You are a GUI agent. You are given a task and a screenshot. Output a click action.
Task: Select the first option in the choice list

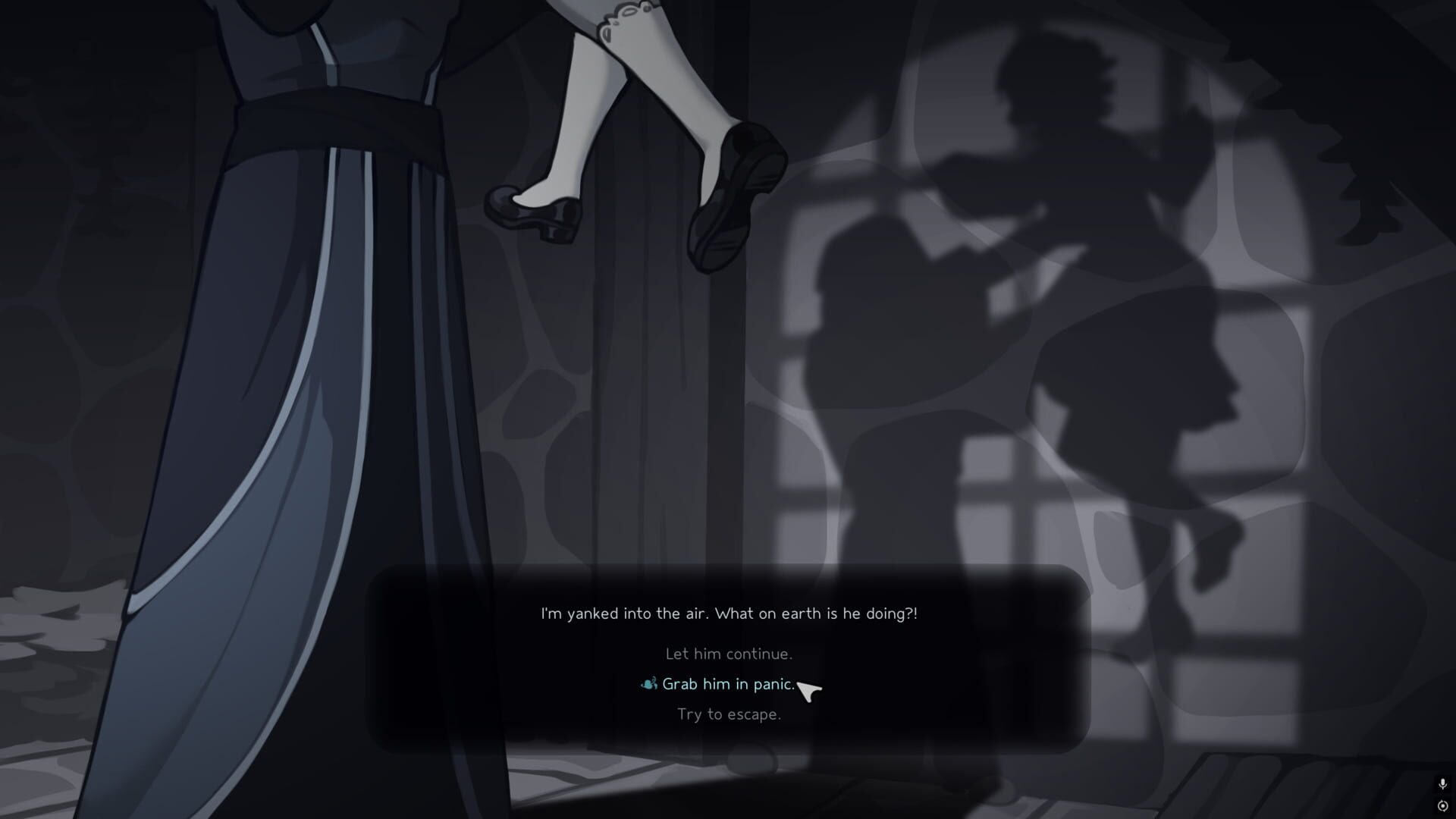(x=728, y=653)
